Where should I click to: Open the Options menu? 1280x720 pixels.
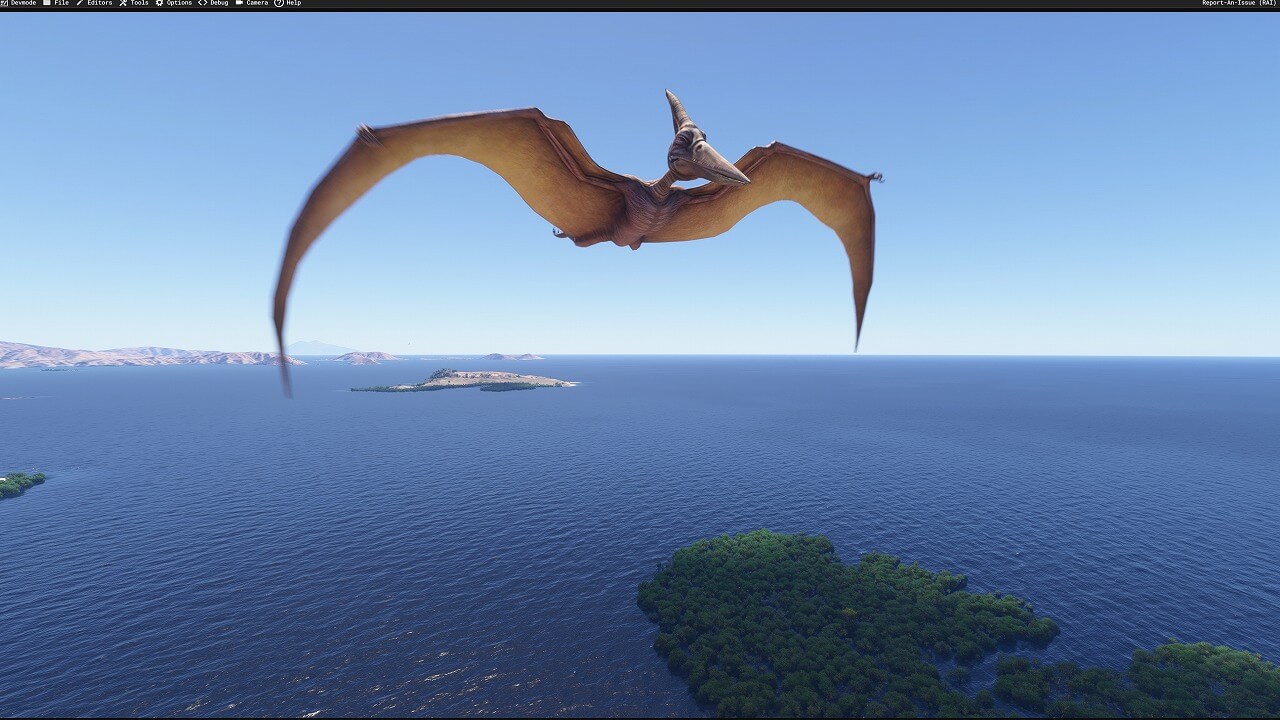pyautogui.click(x=175, y=3)
